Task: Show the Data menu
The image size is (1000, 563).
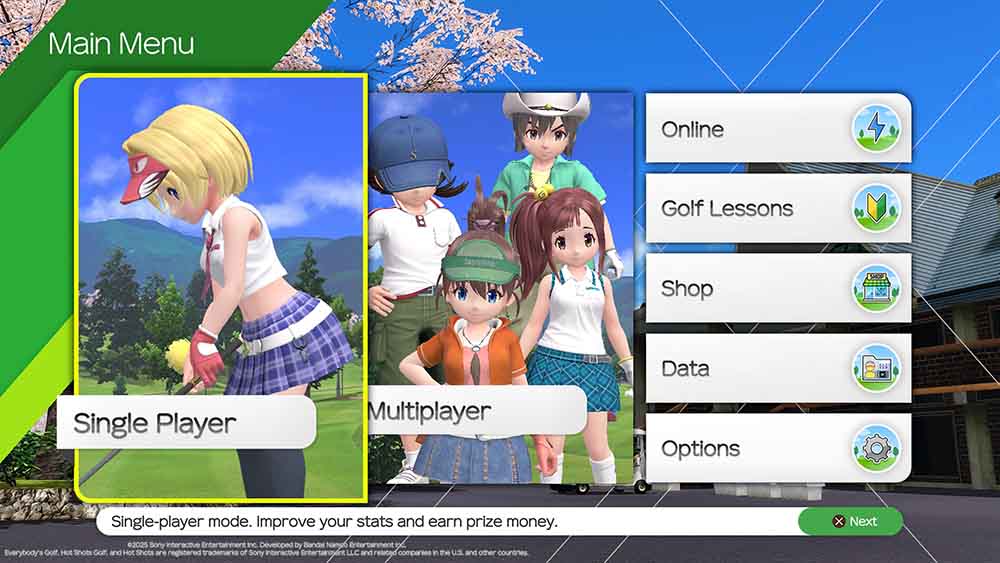Action: (777, 368)
